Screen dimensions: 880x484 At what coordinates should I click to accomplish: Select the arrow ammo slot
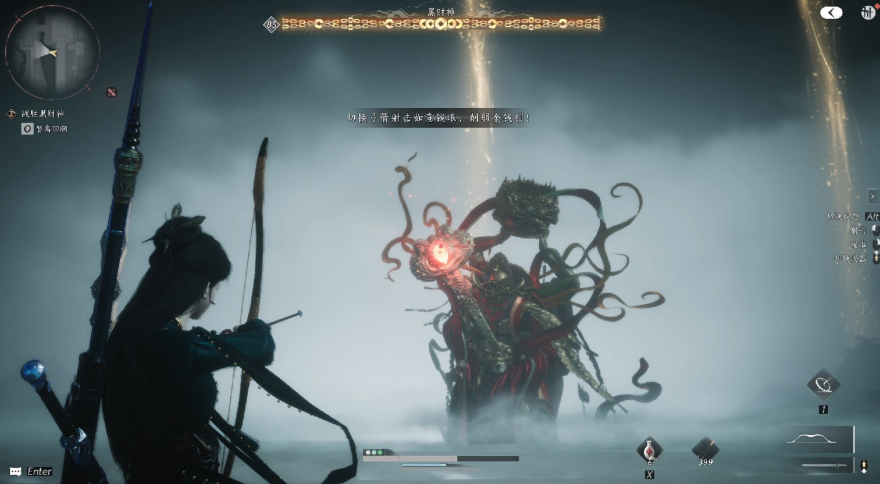click(705, 449)
